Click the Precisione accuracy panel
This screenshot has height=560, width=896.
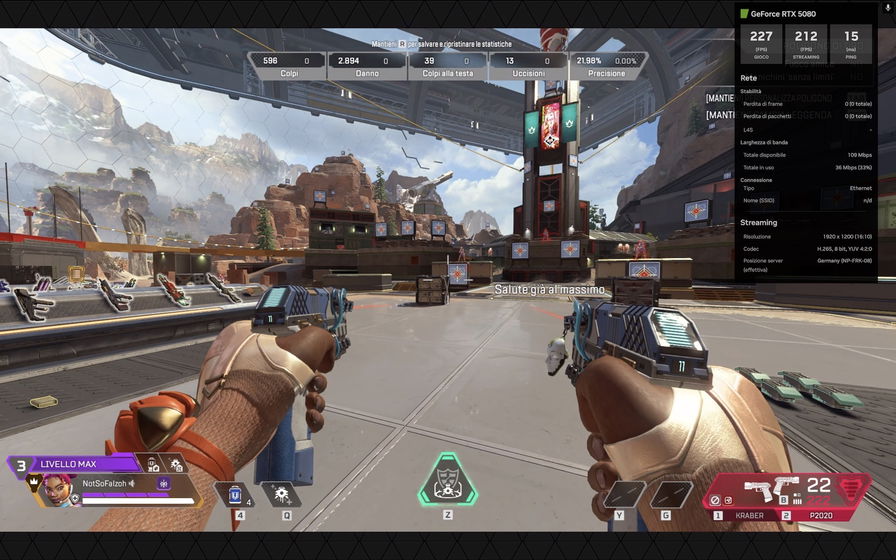click(x=608, y=66)
